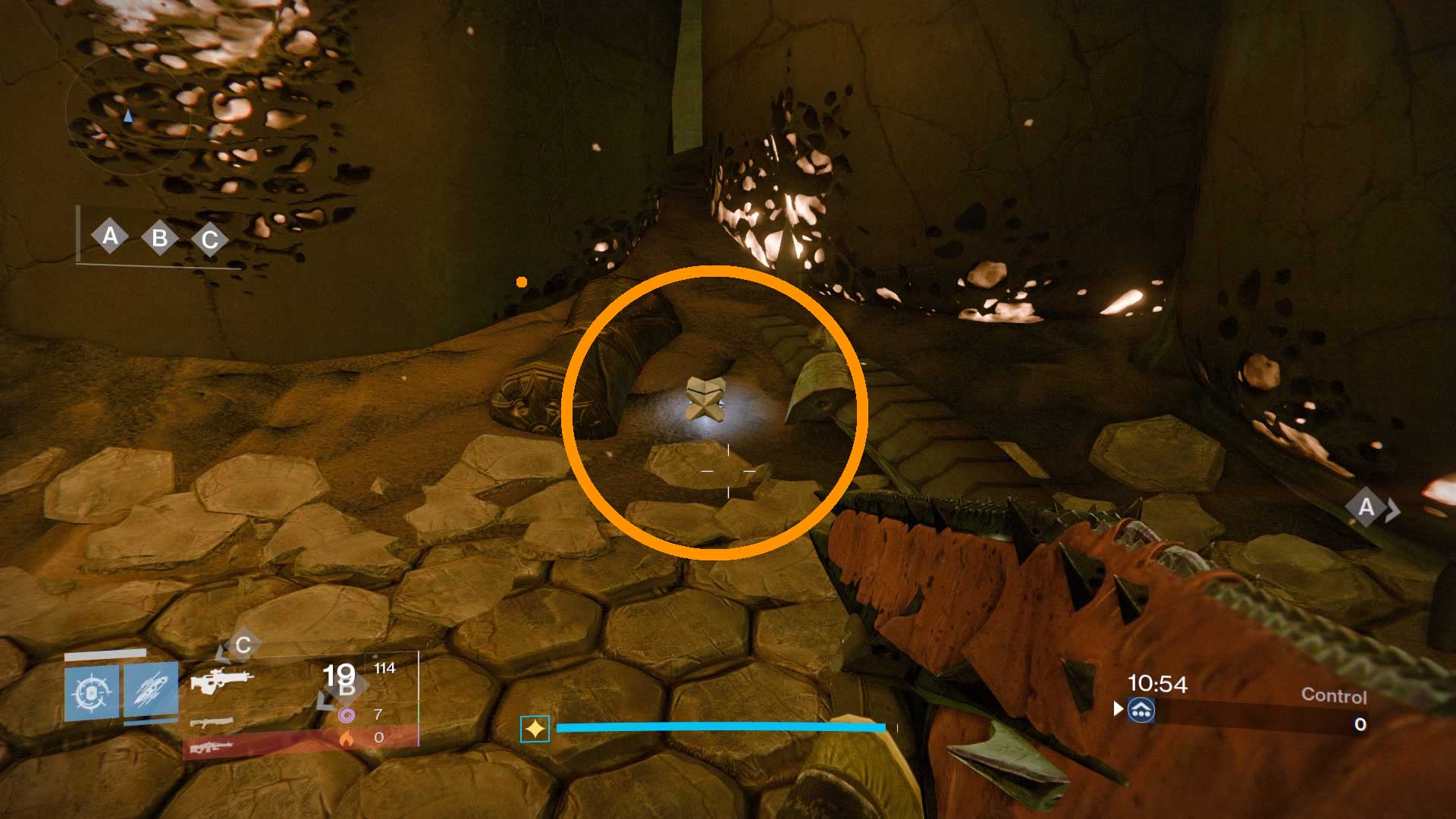
Task: Click the enemy score showing 0 under Control
Action: click(1359, 724)
